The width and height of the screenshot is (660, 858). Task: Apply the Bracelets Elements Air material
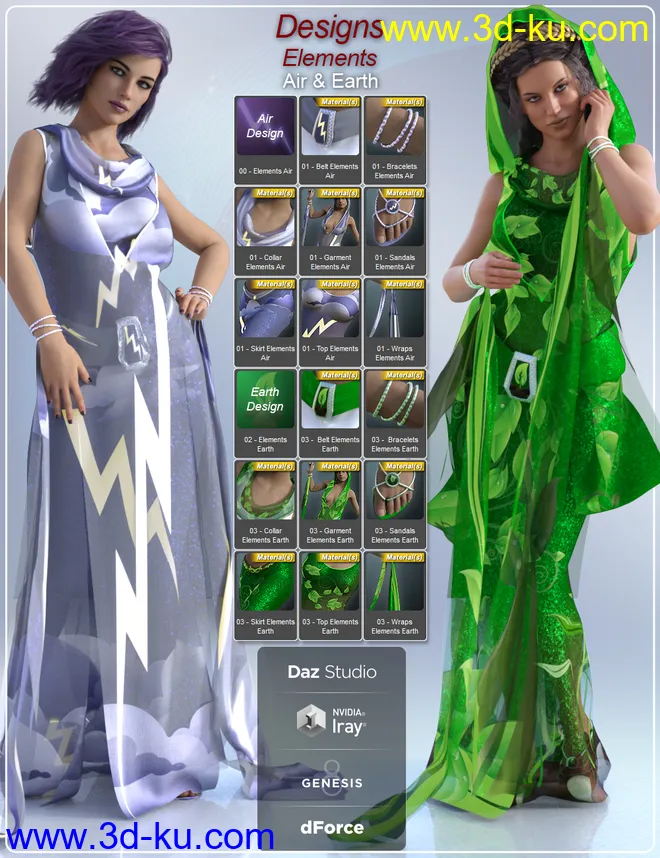pos(395,128)
